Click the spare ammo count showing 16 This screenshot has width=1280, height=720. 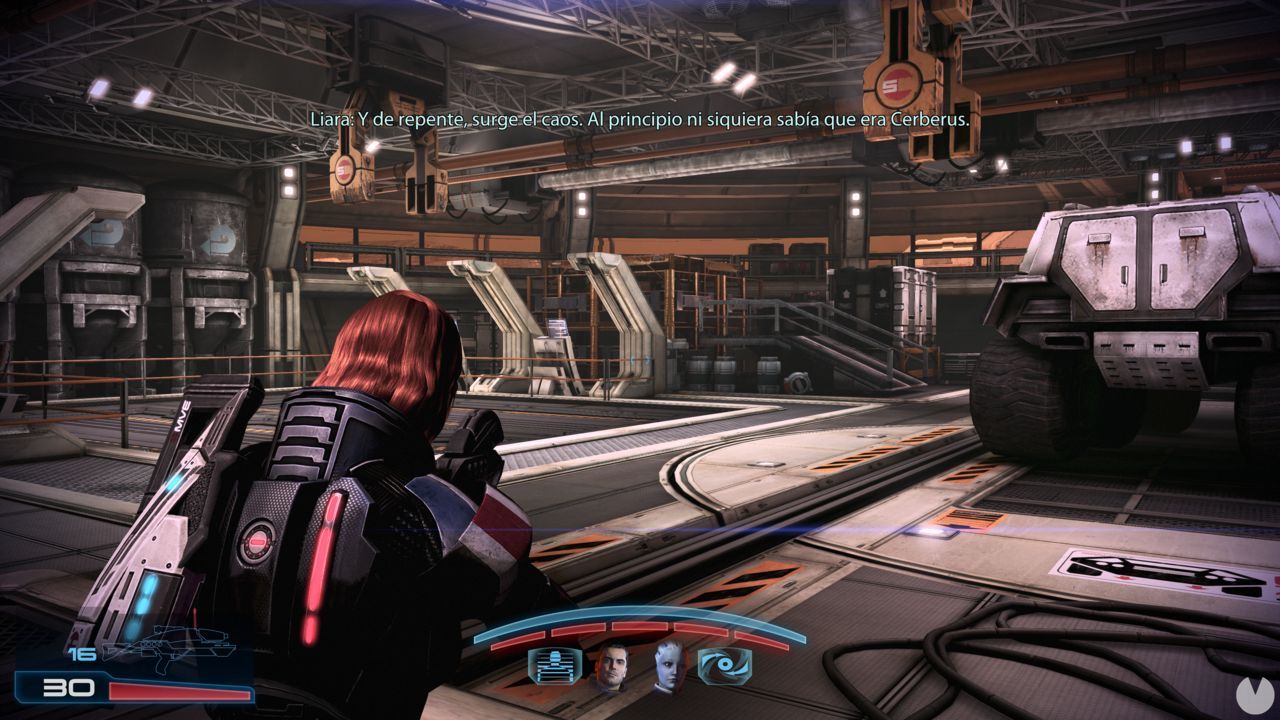click(x=81, y=653)
